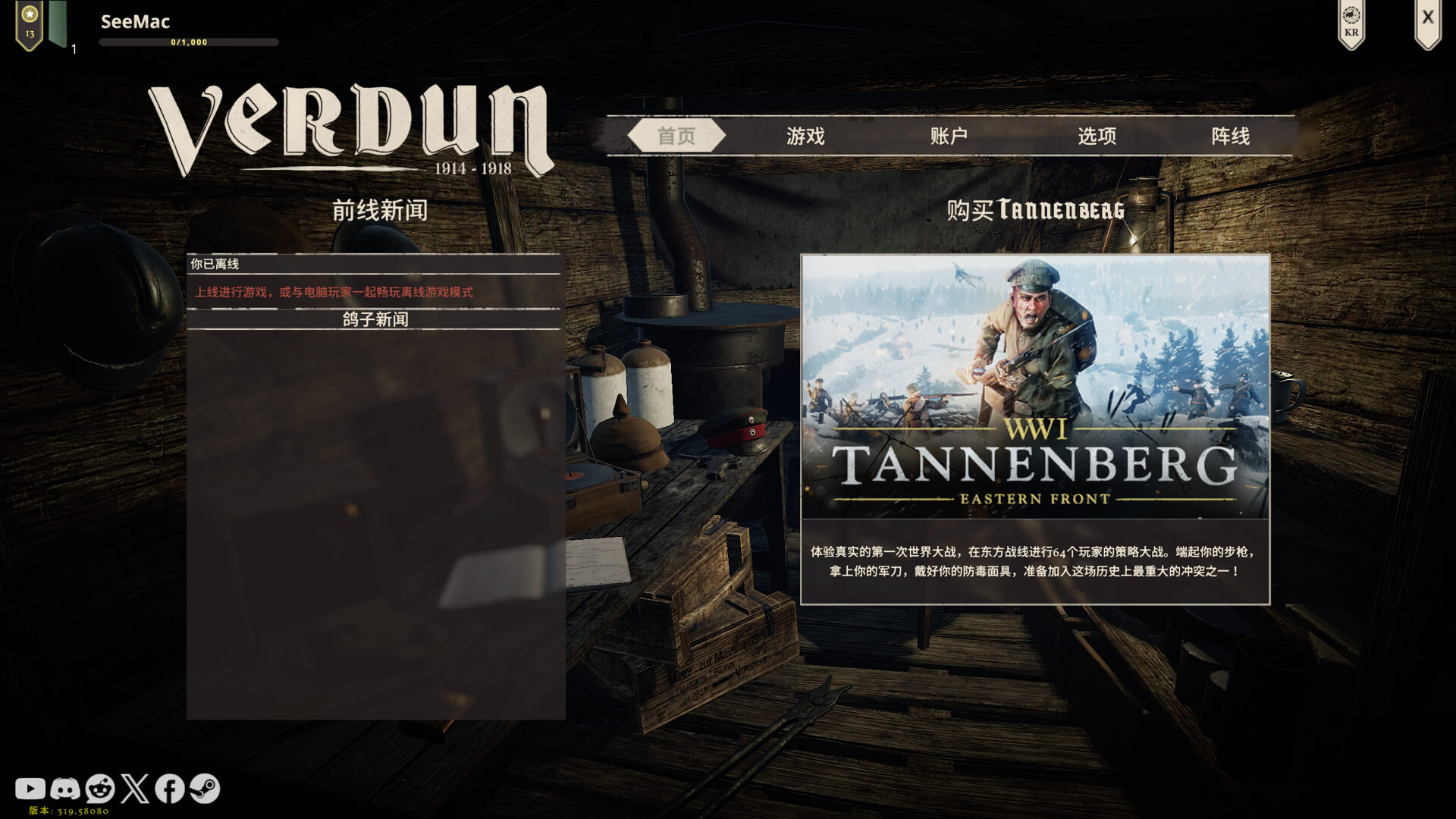Open the Steam page icon
Screen dimensions: 1456x819
coord(205,789)
